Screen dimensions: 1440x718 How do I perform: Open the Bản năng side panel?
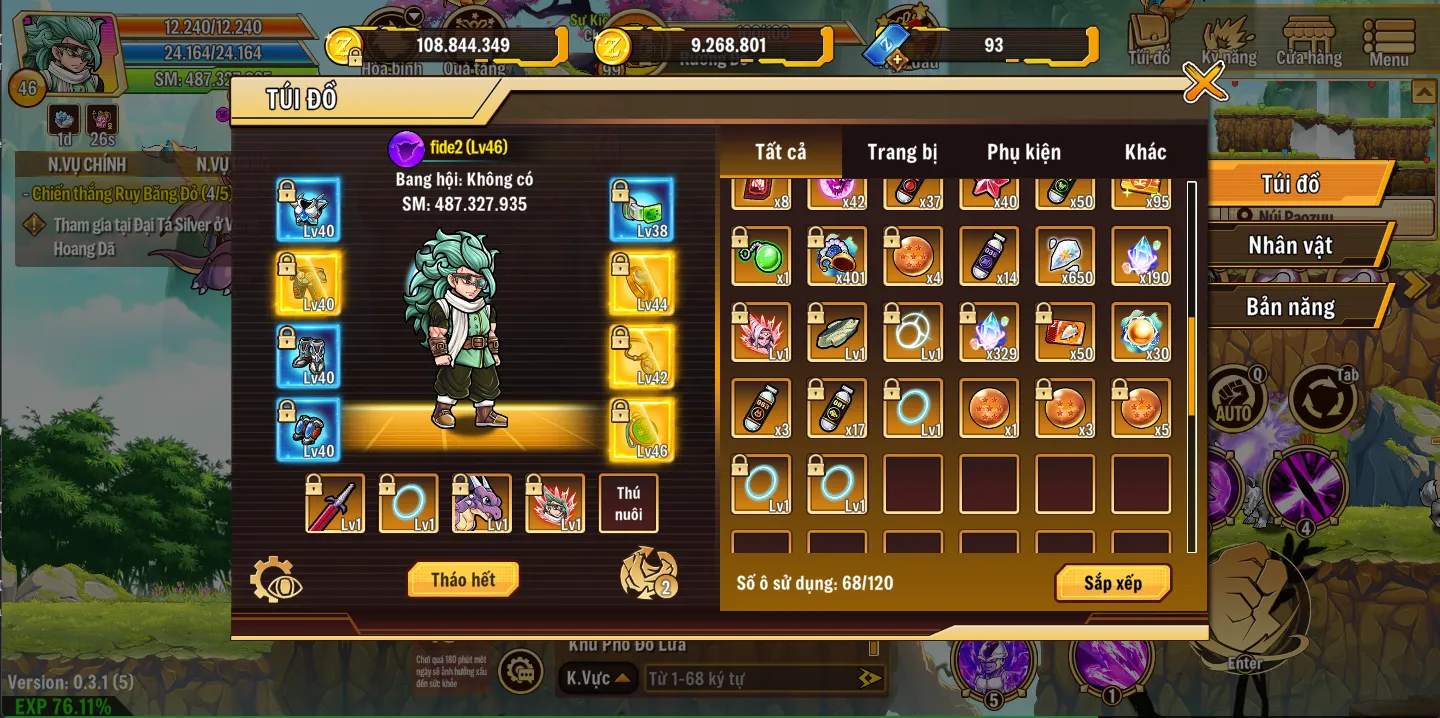coord(1290,307)
